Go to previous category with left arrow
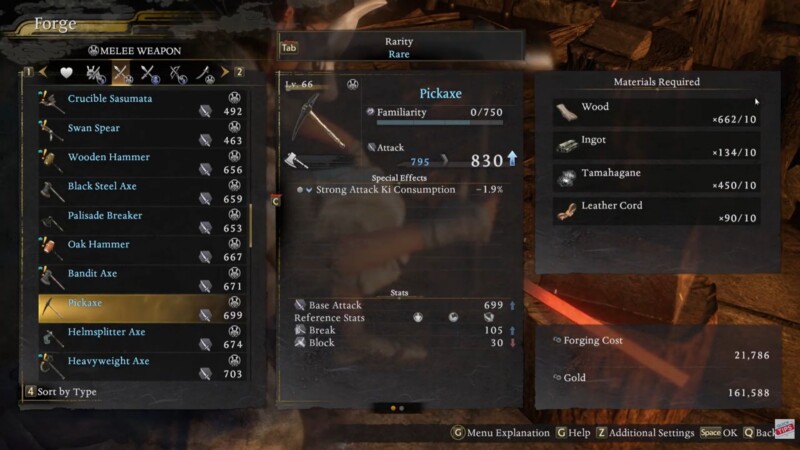Image resolution: width=800 pixels, height=450 pixels. [43, 72]
